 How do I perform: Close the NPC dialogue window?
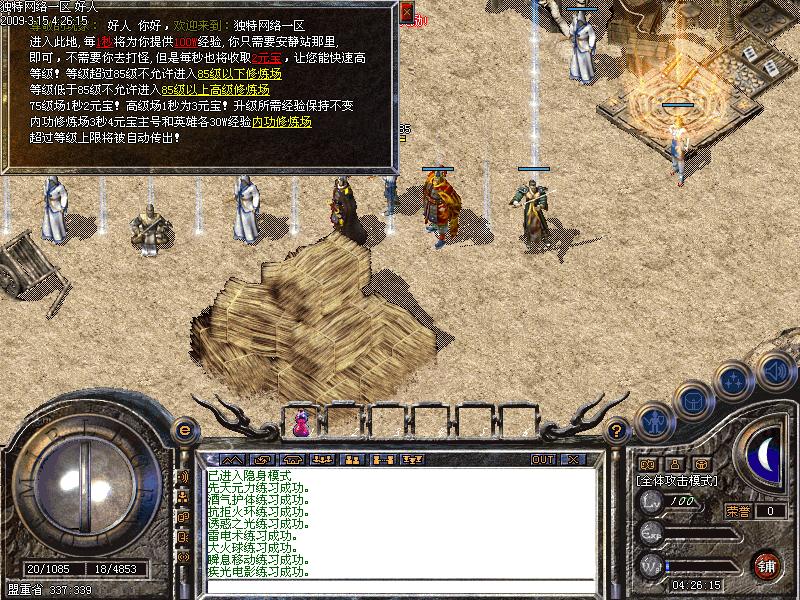pos(407,13)
